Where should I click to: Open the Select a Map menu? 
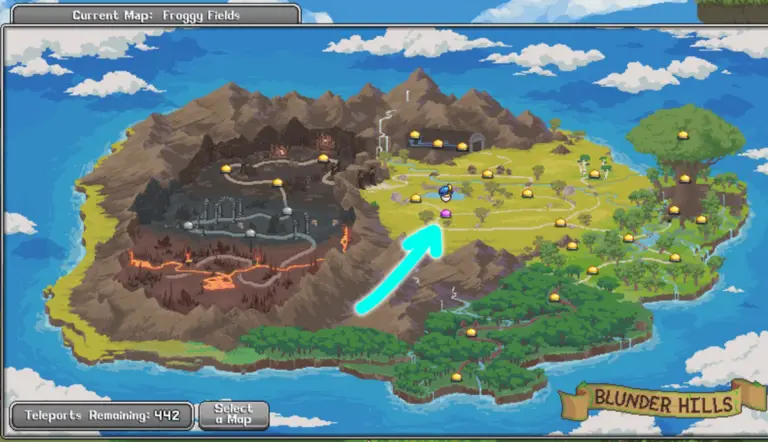[x=233, y=415]
